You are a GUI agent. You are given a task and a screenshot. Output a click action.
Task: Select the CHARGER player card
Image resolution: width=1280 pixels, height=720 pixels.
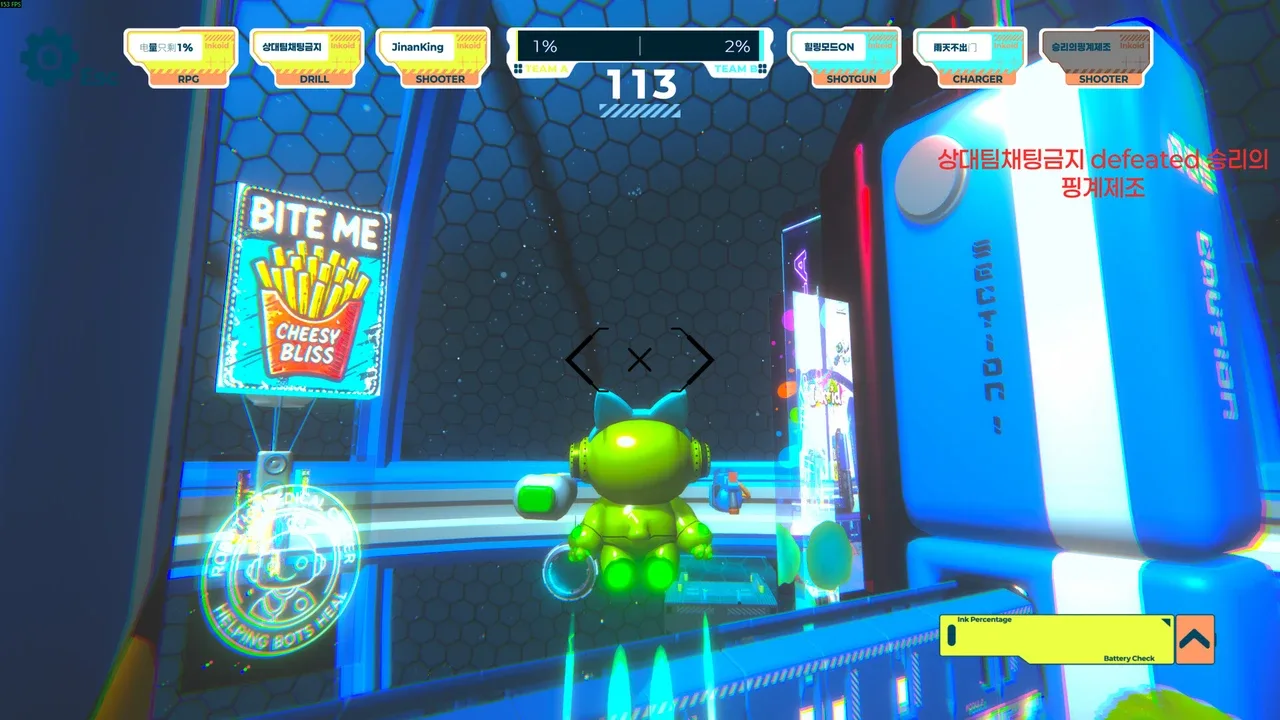[970, 58]
